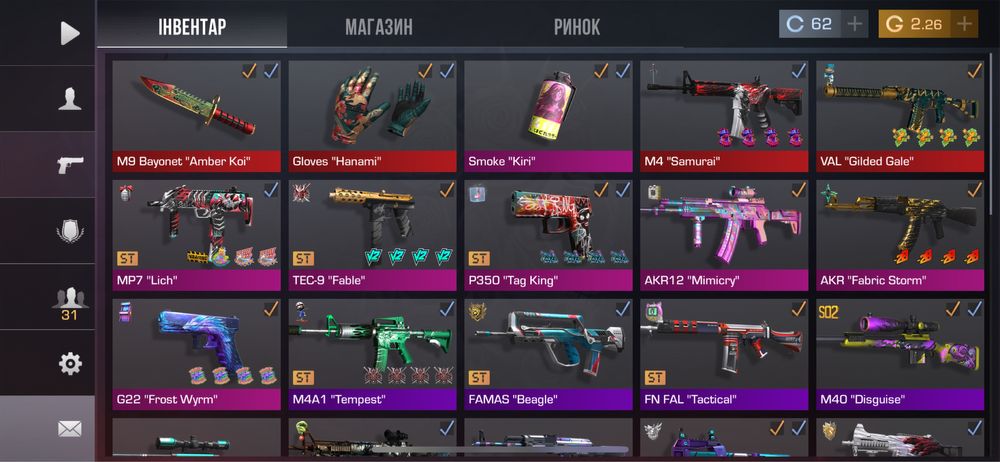Screen dimensions: 1000x462
Task: Open the mail envelope inbox
Action: (x=69, y=429)
